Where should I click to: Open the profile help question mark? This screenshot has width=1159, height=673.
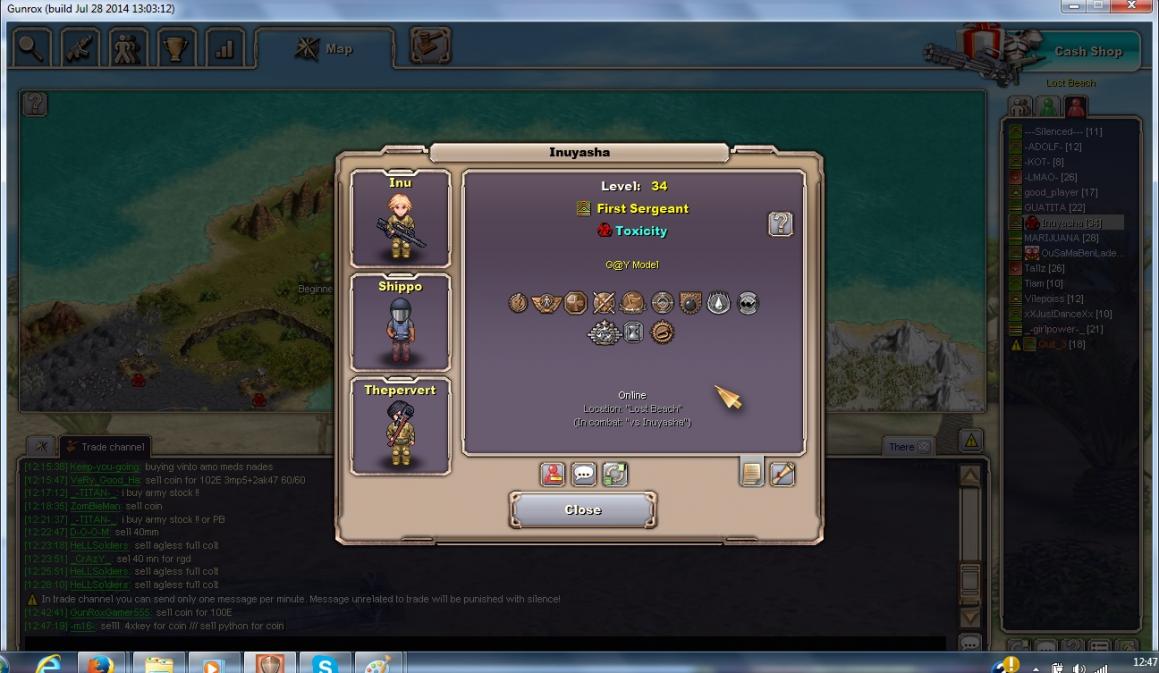coord(780,224)
